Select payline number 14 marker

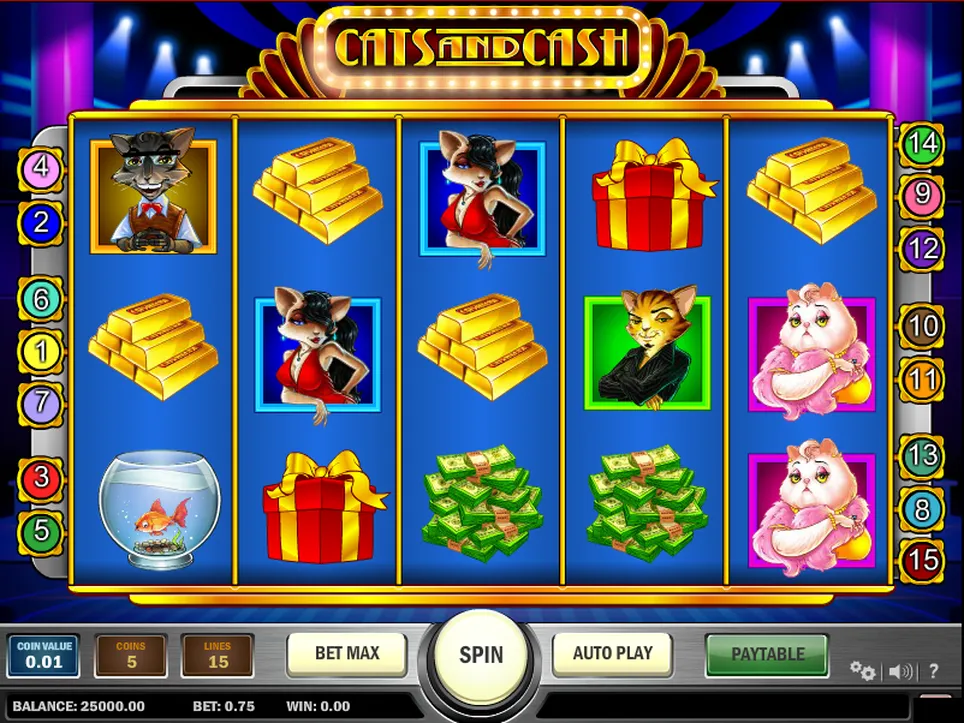[x=922, y=143]
